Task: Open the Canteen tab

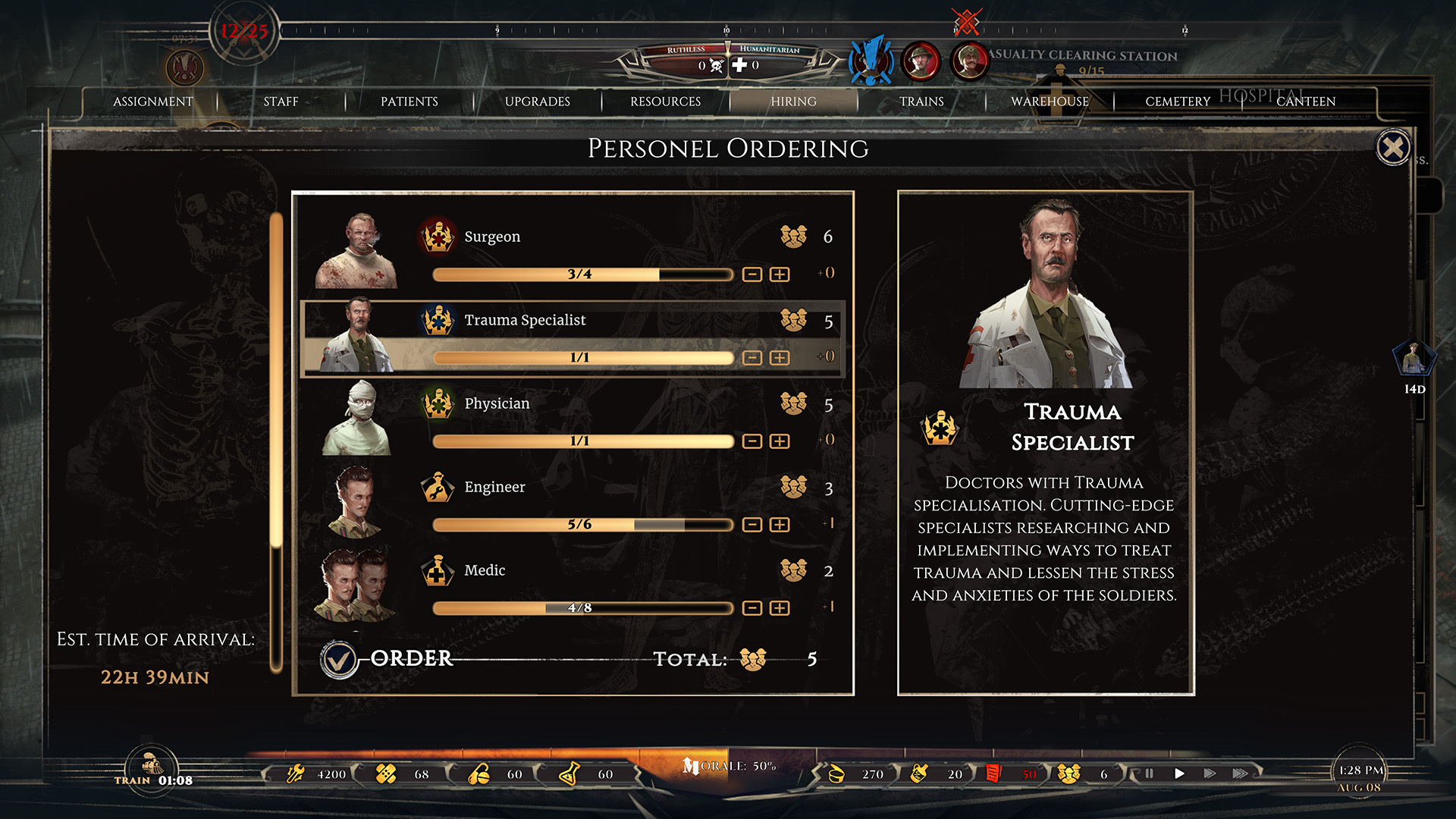Action: [x=1306, y=102]
